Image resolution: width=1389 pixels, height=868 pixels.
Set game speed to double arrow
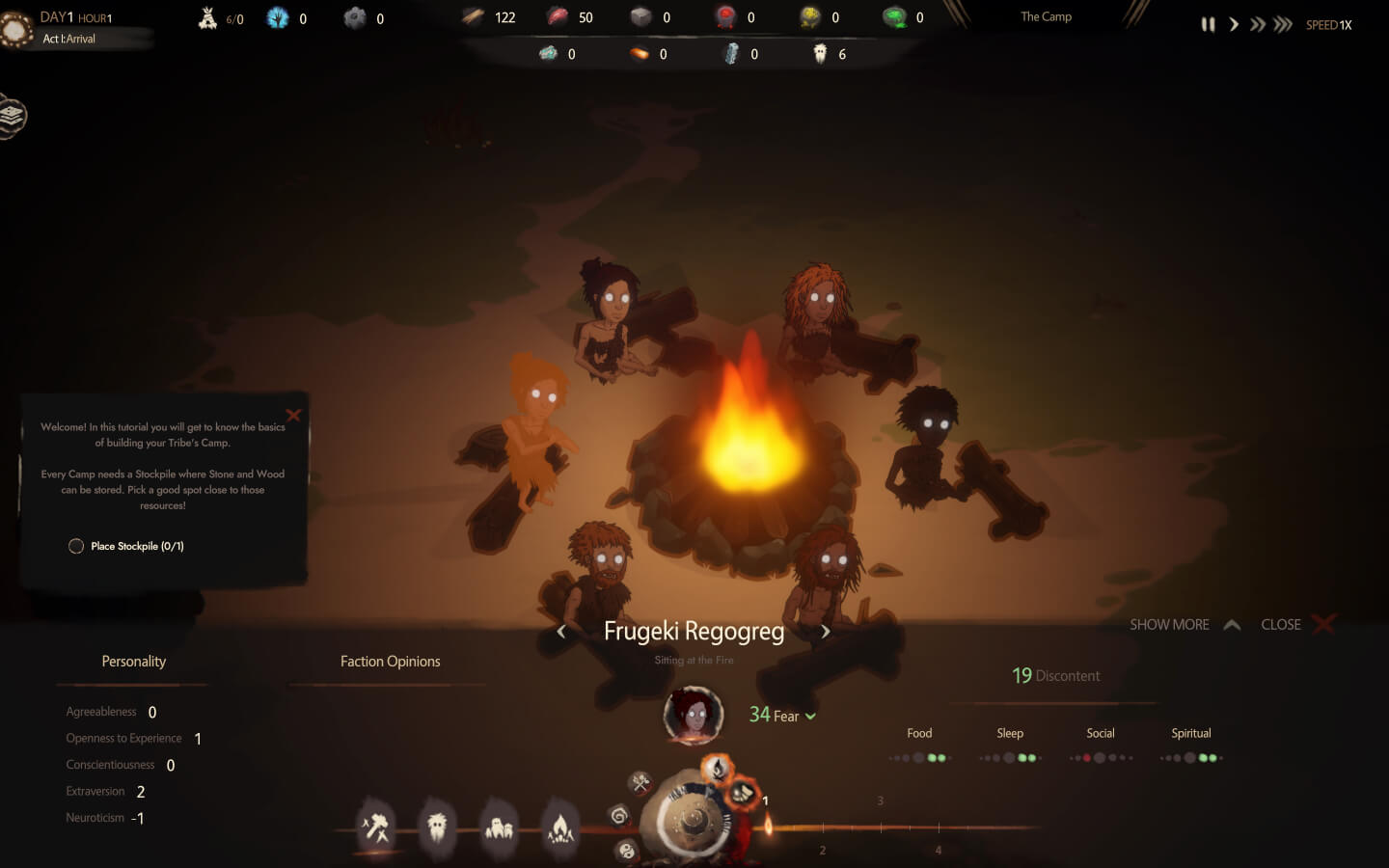click(1258, 24)
